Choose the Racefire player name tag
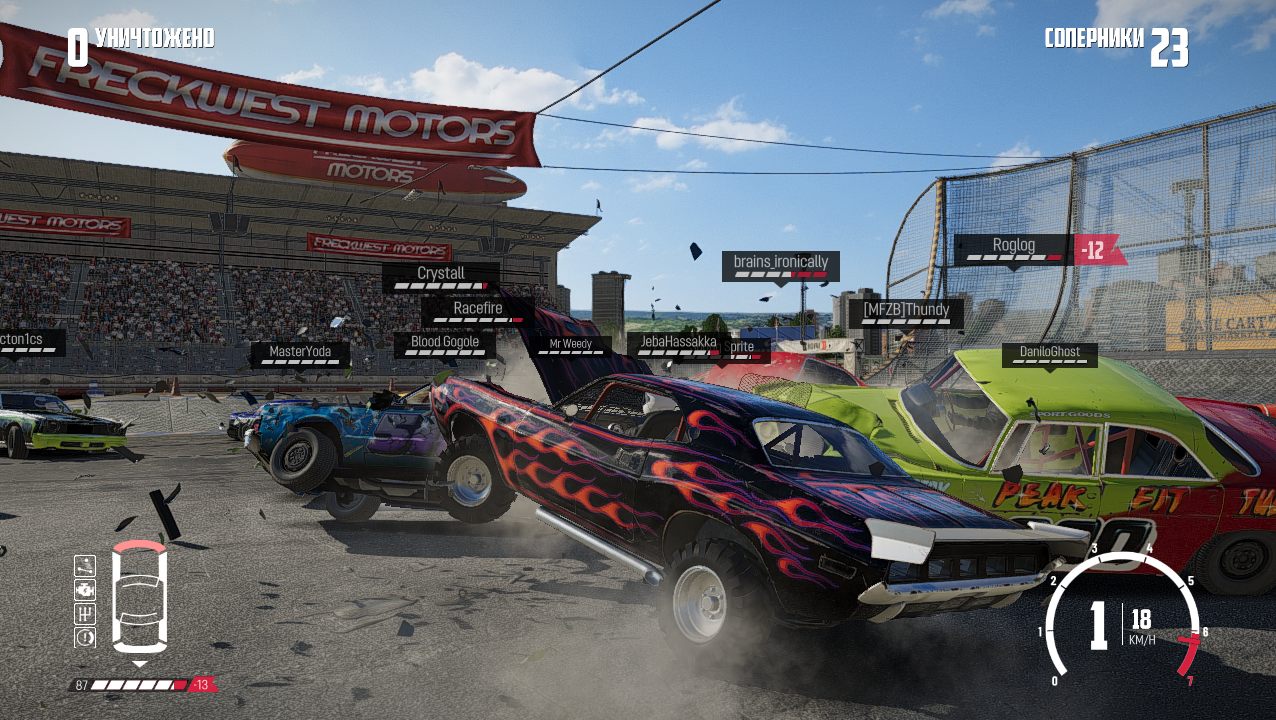The width and height of the screenshot is (1276, 720). (x=477, y=312)
